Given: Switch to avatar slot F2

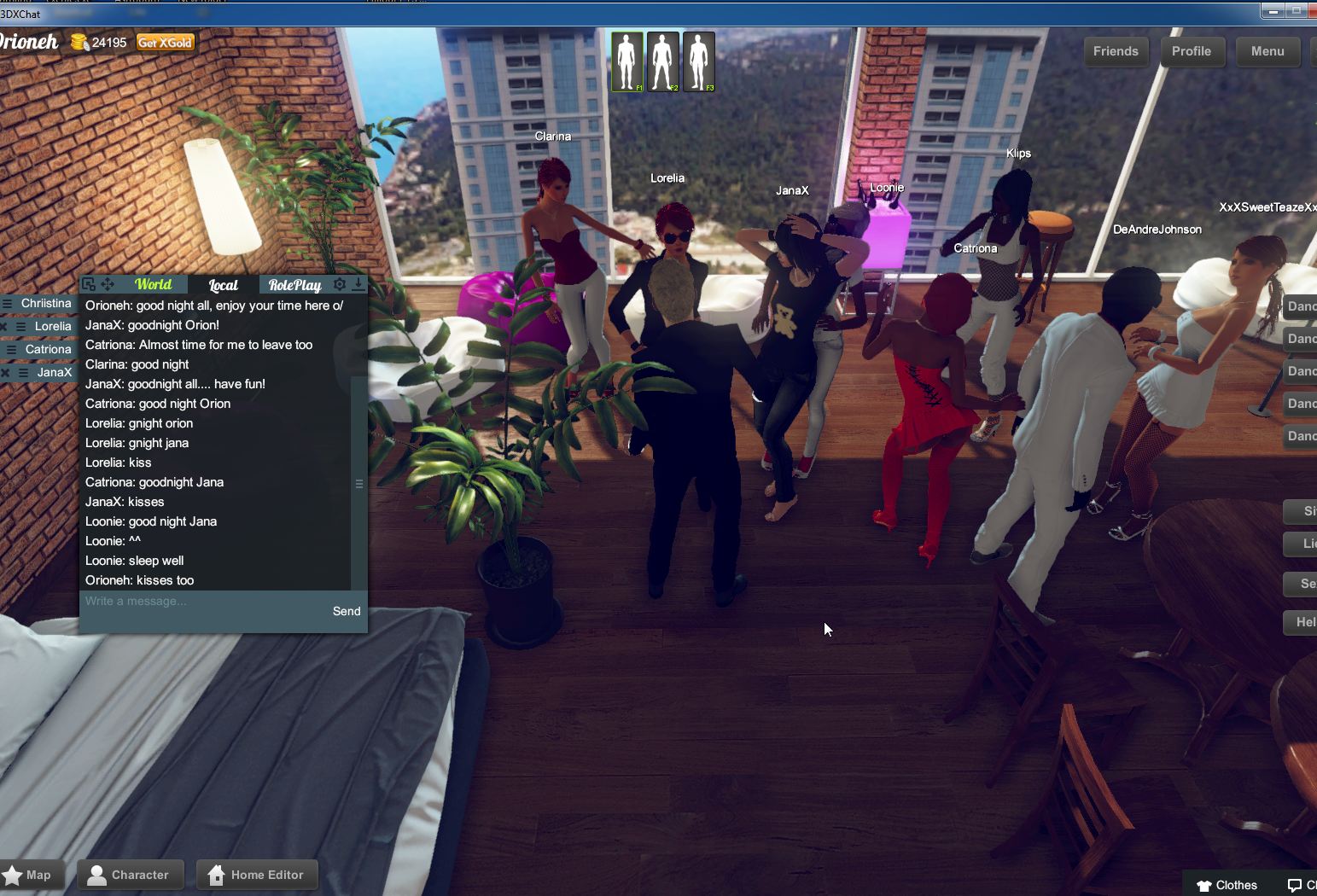Looking at the screenshot, I should pyautogui.click(x=663, y=61).
